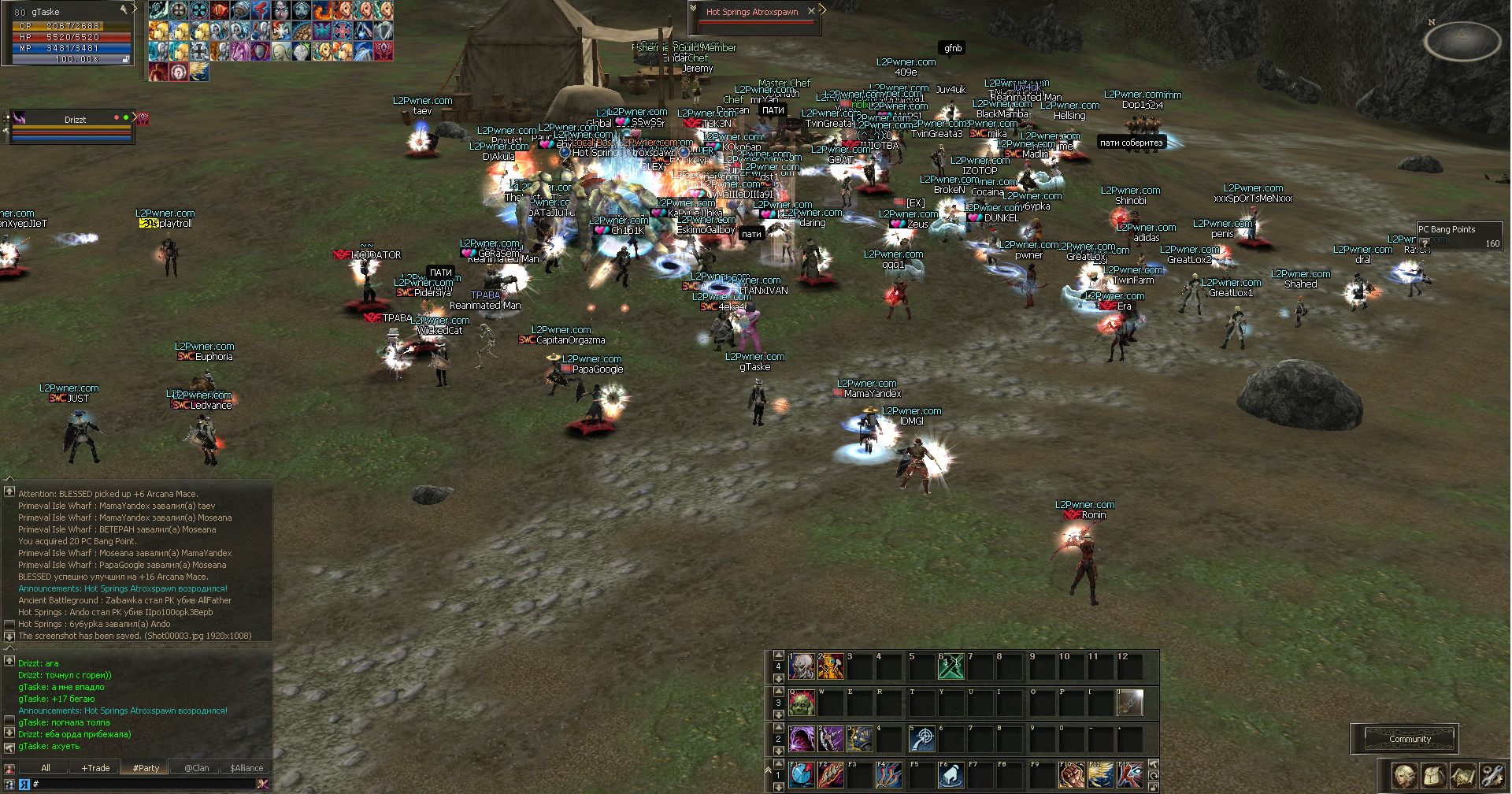1512x794 pixels.
Task: Open the +Trade chat tab
Action: [x=95, y=768]
